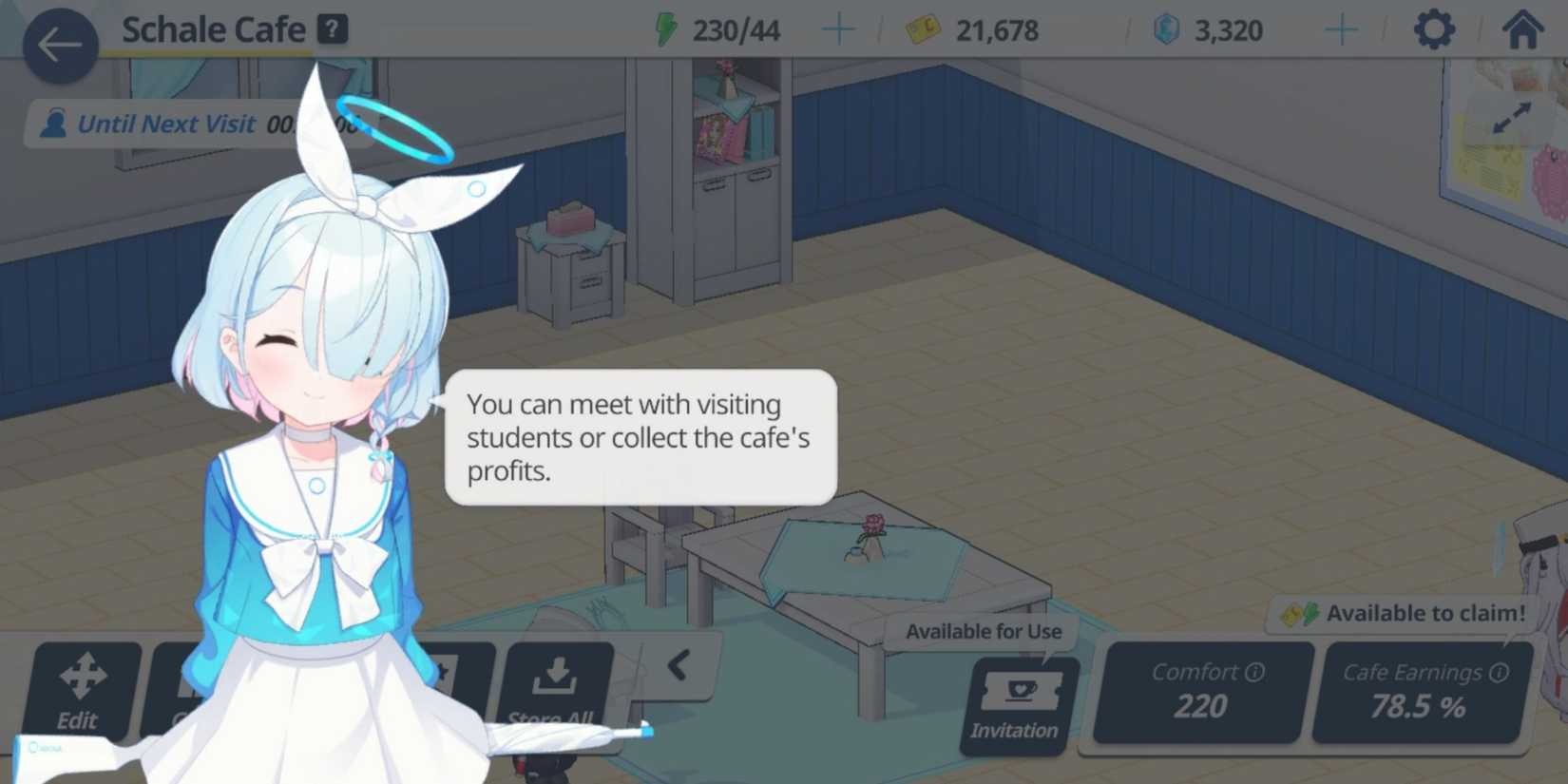Tap the Available for Use speech bubble
The height and width of the screenshot is (784, 1568).
coord(984,630)
